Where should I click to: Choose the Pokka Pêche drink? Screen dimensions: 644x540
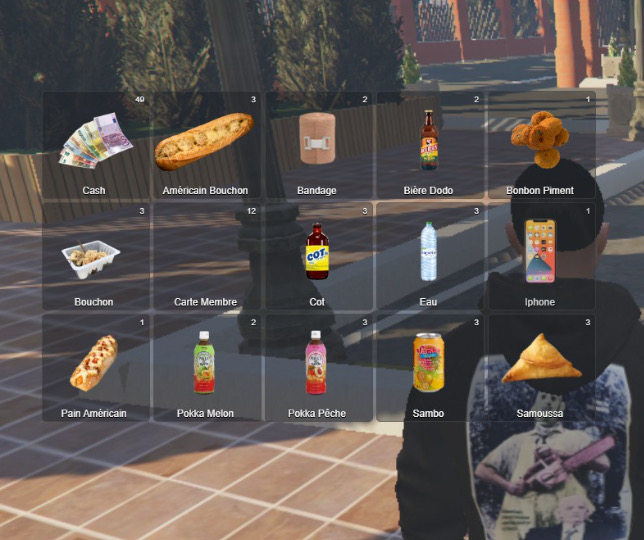[317, 368]
